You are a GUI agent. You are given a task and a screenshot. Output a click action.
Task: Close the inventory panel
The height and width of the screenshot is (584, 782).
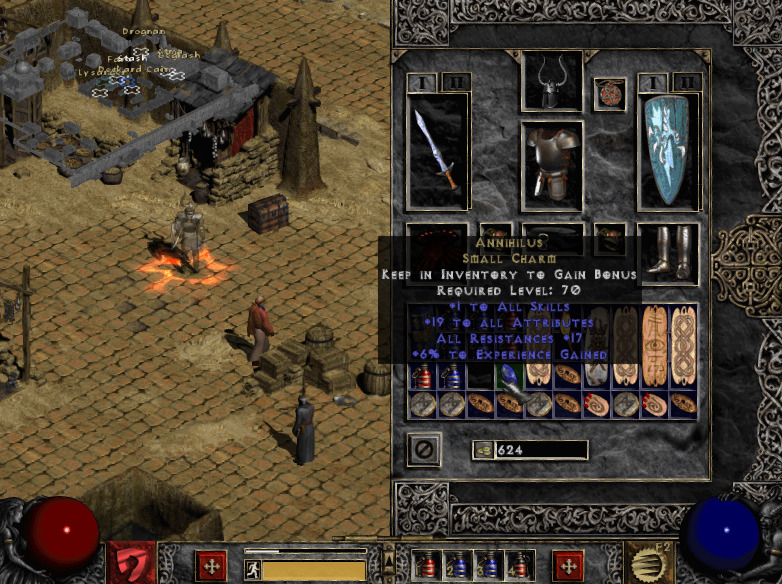tap(423, 450)
